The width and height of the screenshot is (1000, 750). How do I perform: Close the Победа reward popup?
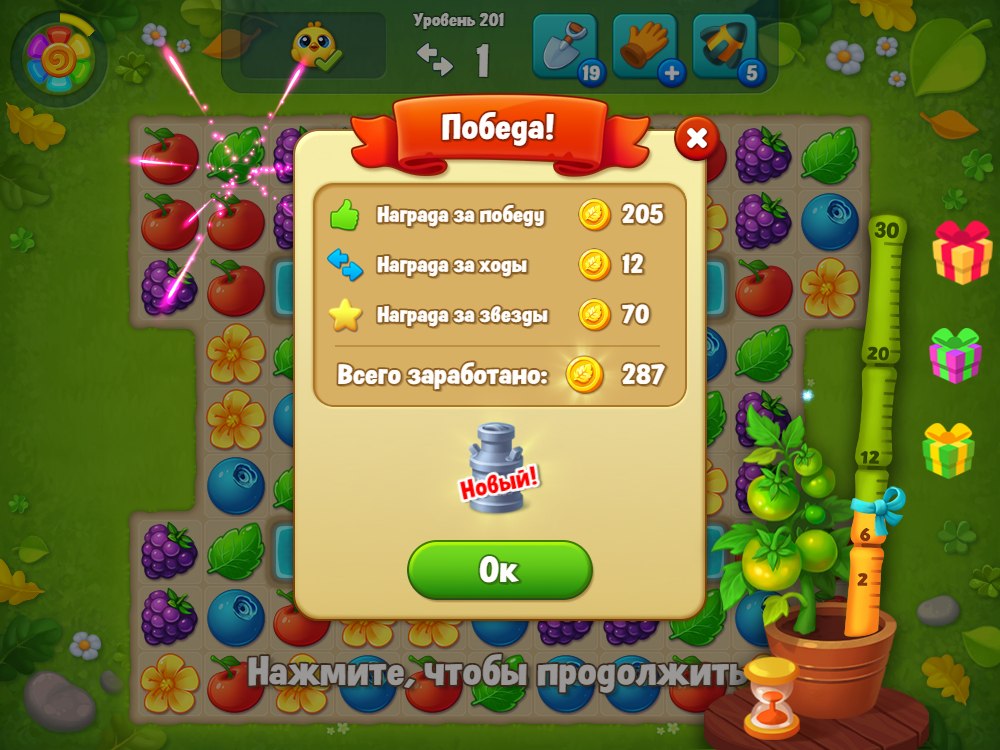click(x=696, y=139)
